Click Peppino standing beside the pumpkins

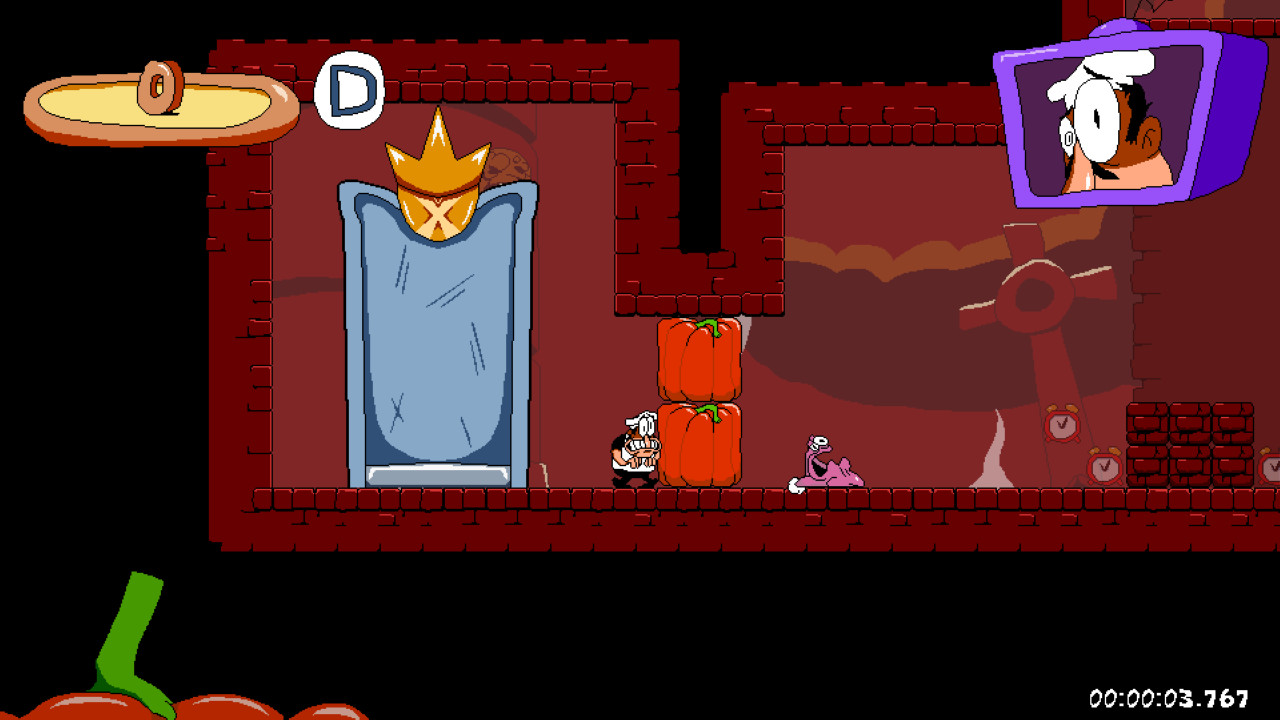[634, 450]
